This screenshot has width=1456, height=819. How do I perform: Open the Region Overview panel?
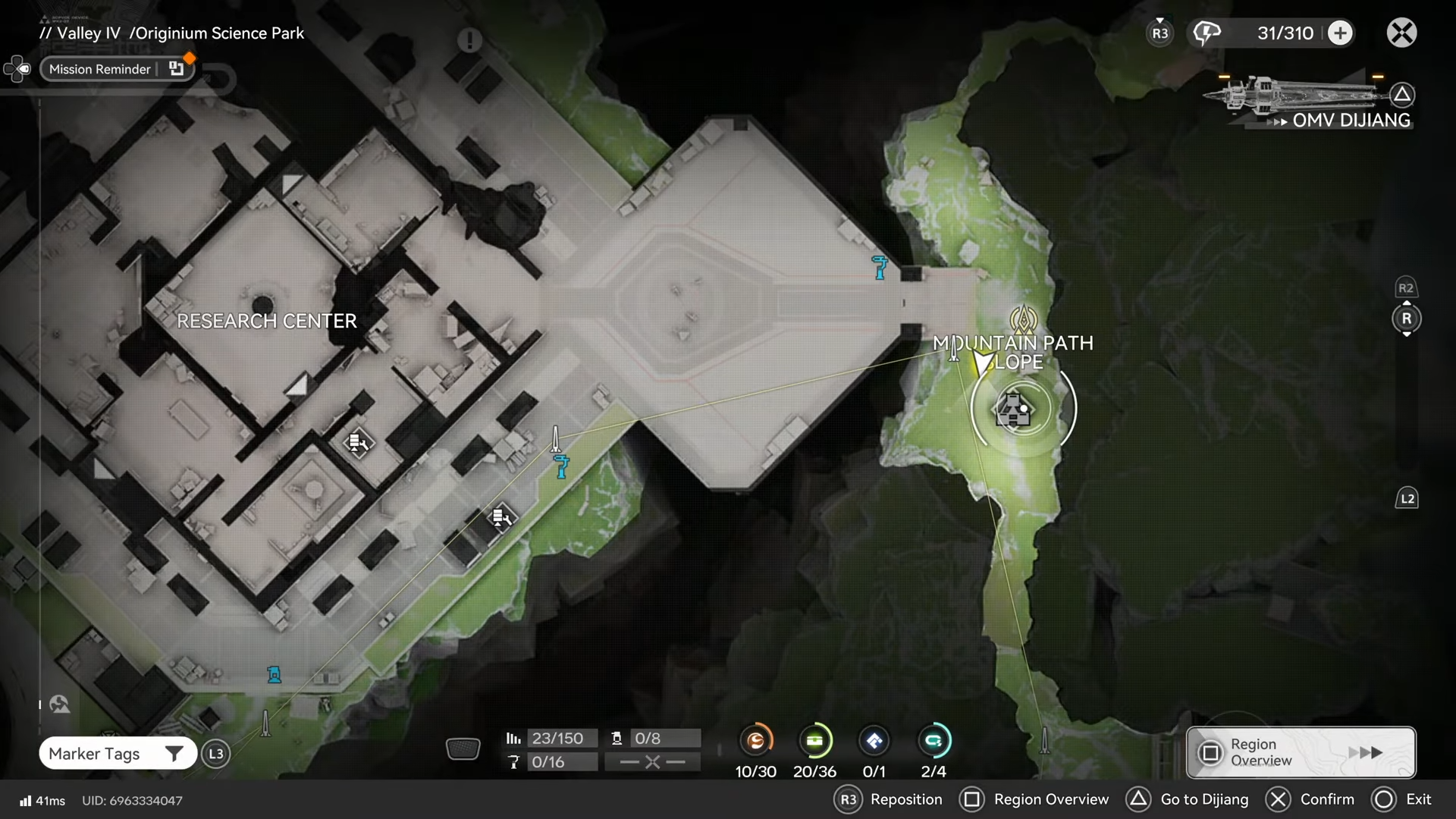(x=1301, y=752)
